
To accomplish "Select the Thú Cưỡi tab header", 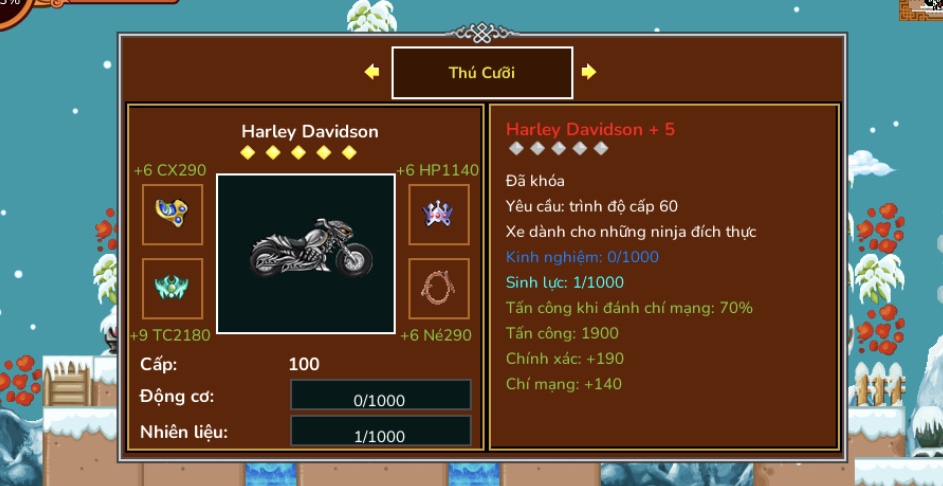I will (482, 73).
